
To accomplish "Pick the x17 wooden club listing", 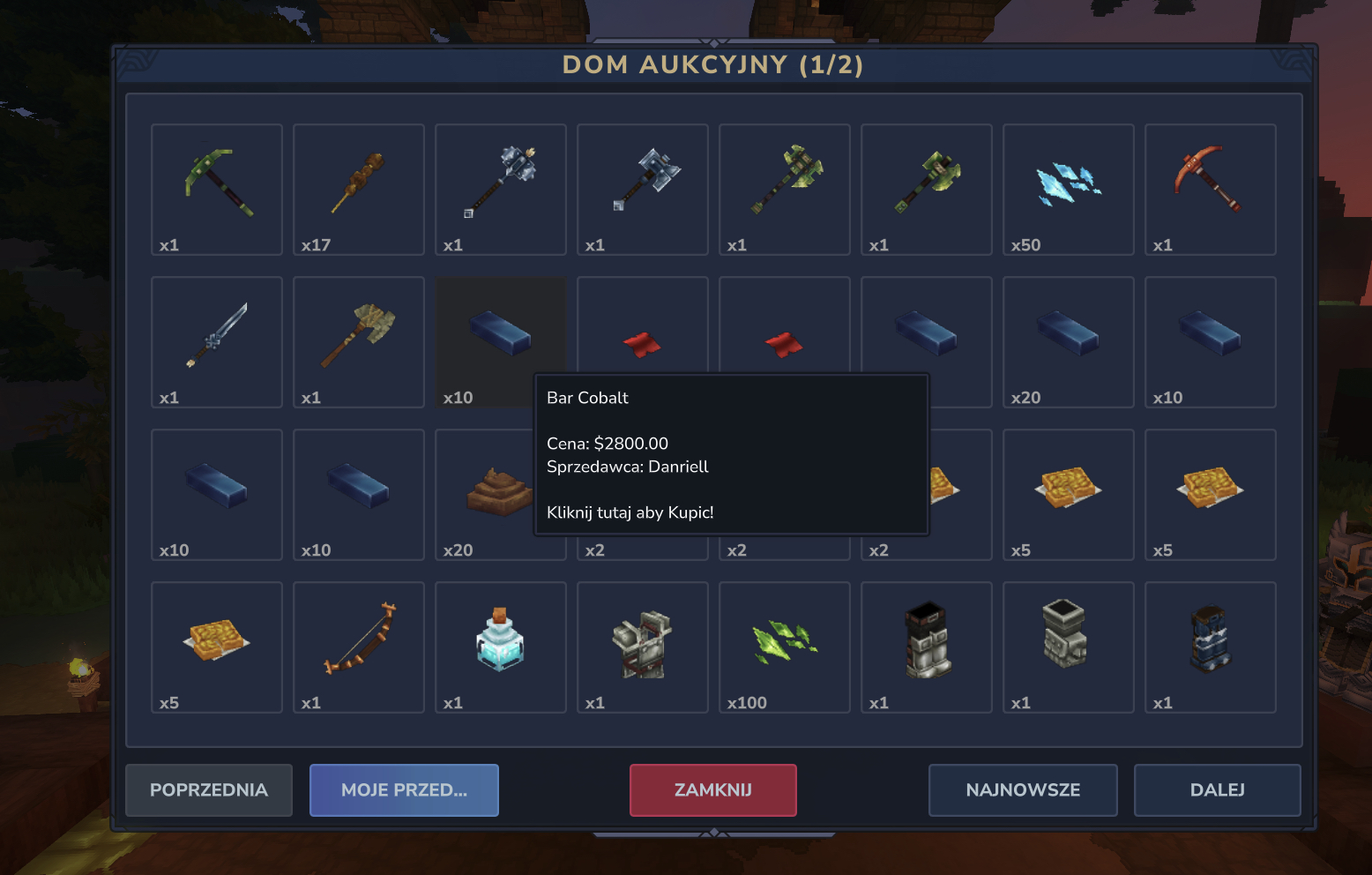I will (x=359, y=189).
